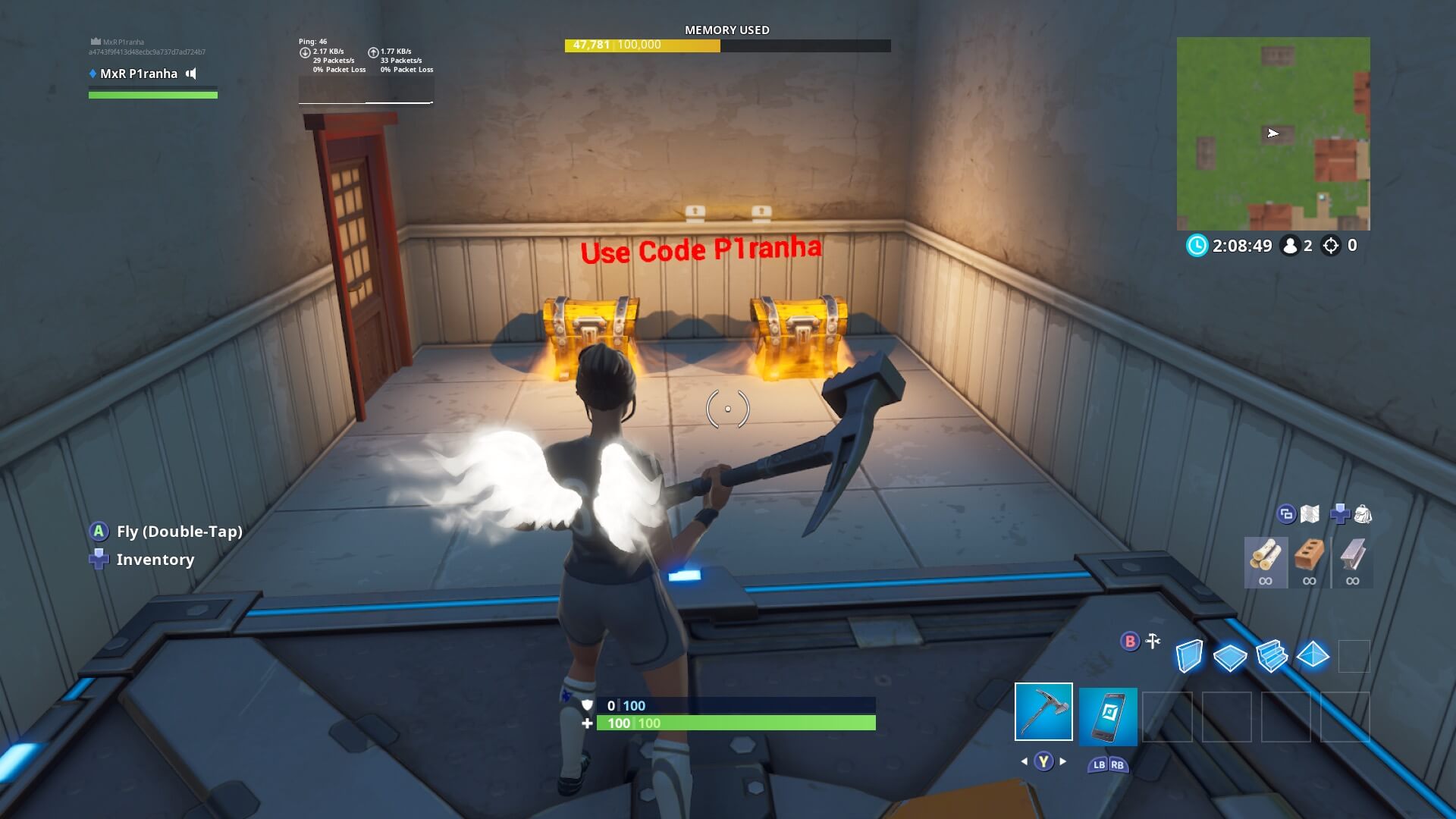This screenshot has width=1456, height=819.
Task: Click the LB shoulder button prompt
Action: [1100, 765]
